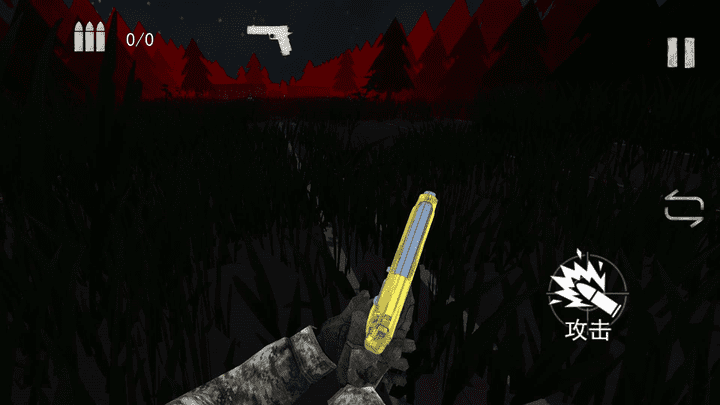Pause the game
Screen dimensions: 720x405
[681, 53]
